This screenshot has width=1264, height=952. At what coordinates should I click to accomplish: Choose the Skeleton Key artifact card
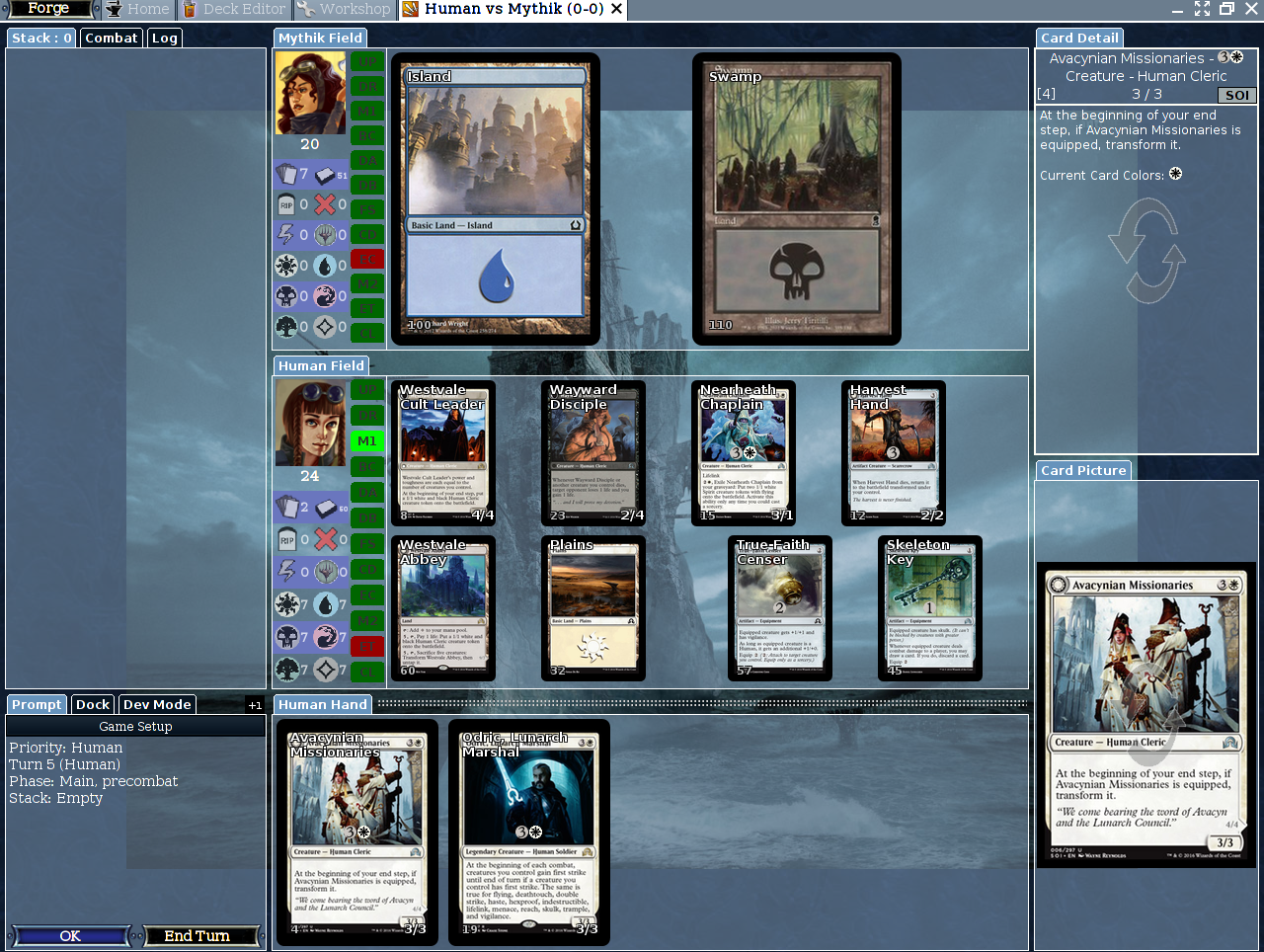pos(929,607)
